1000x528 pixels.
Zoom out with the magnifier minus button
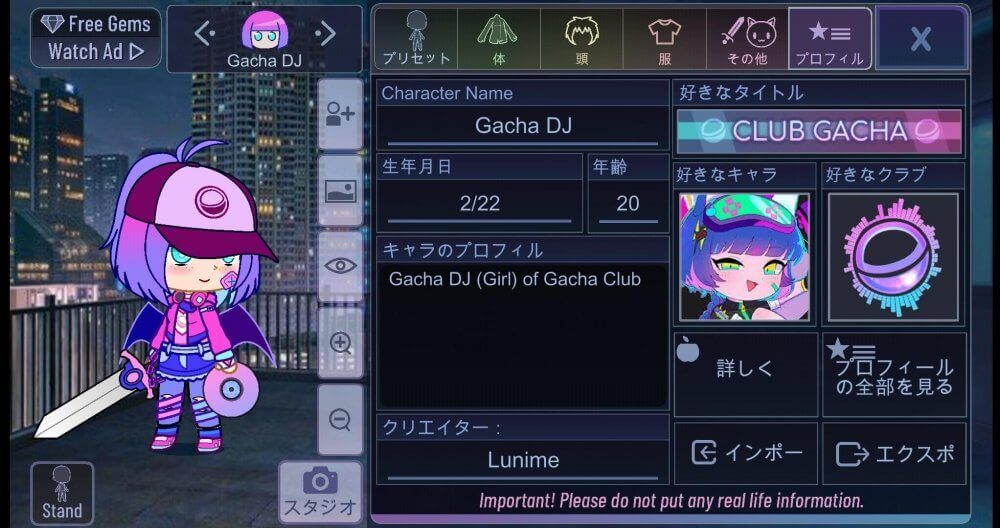(340, 419)
